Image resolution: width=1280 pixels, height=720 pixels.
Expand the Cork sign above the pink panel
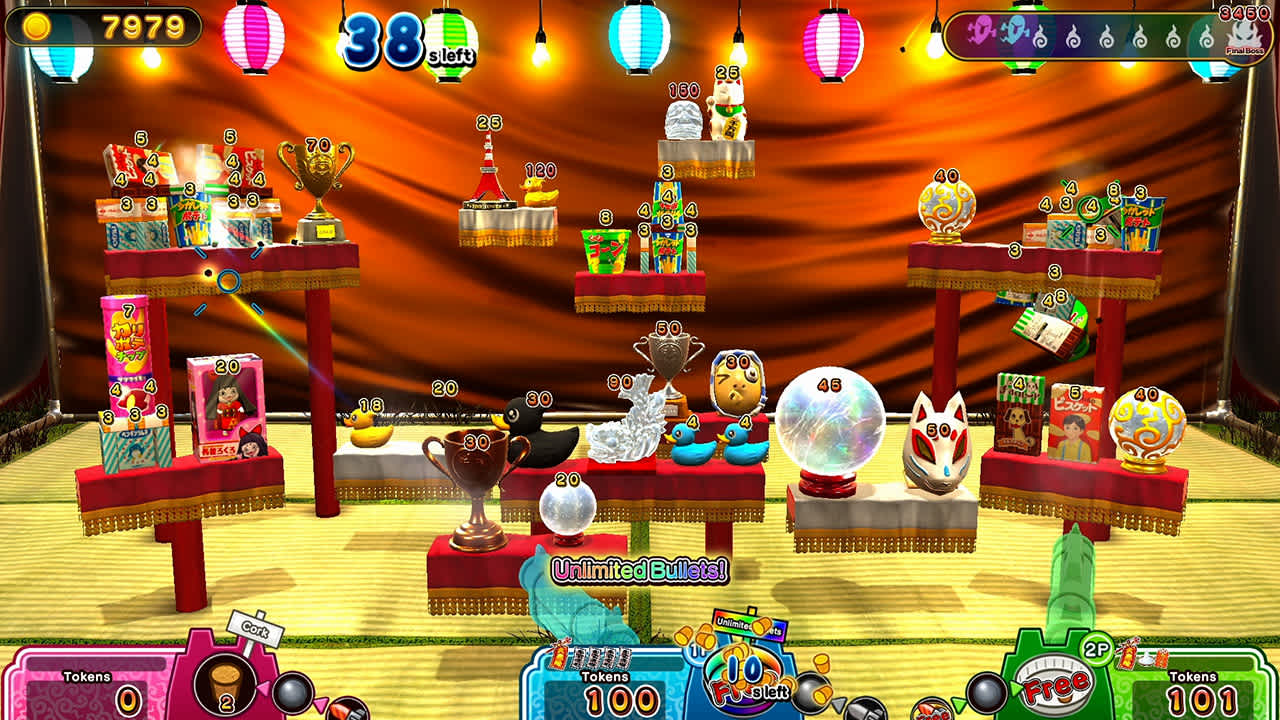(255, 629)
